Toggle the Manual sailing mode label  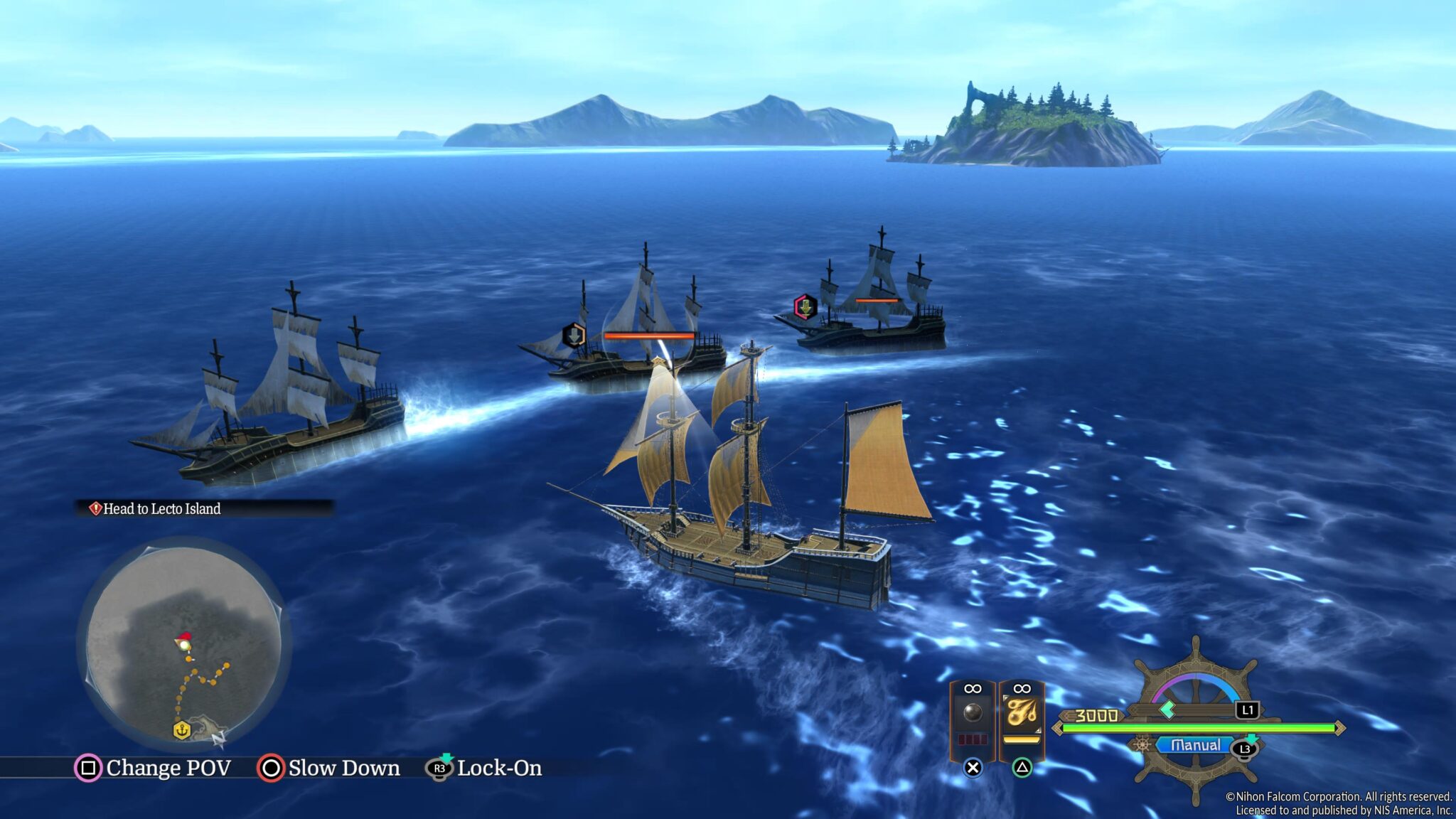coord(1195,745)
